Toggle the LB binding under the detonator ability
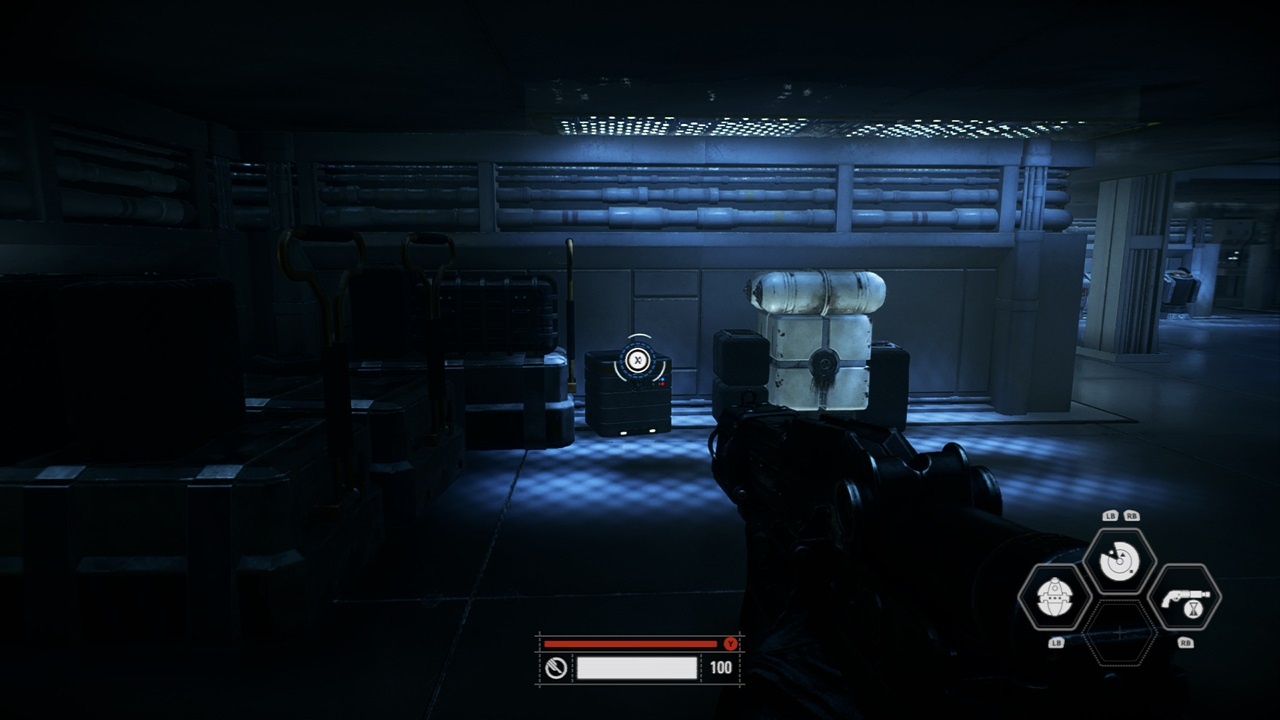 point(1056,642)
